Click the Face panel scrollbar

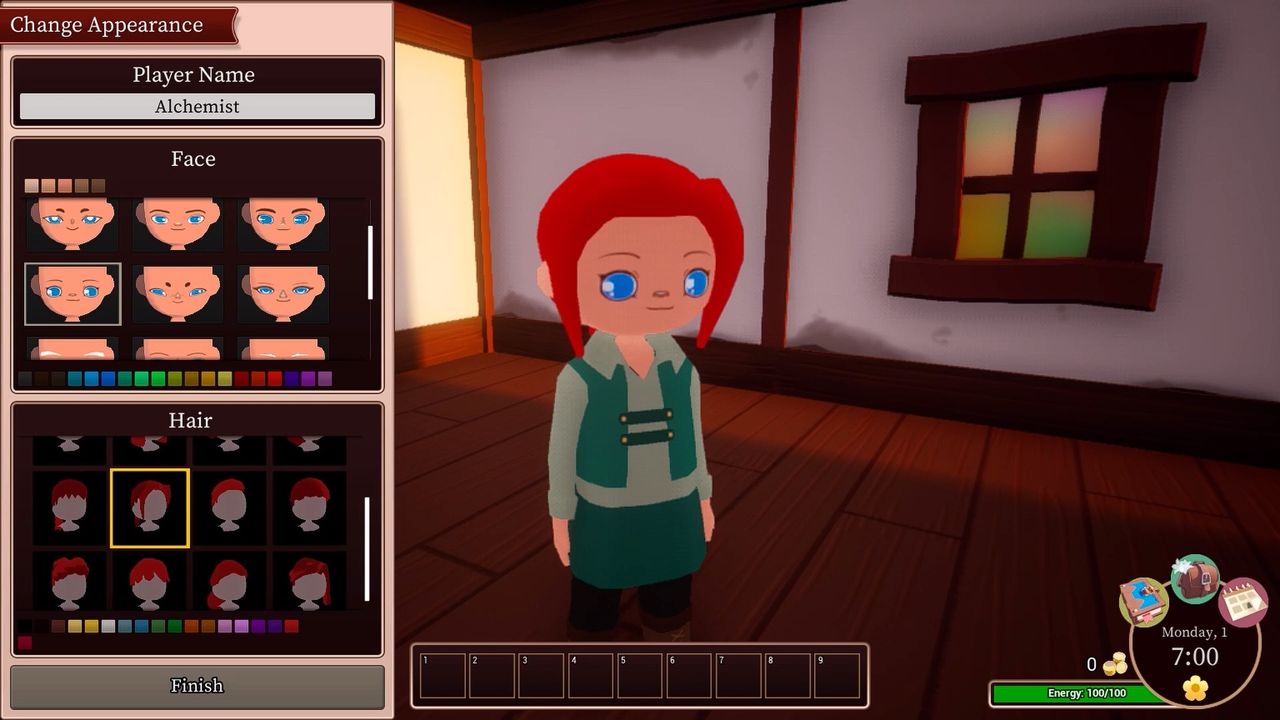pos(371,260)
